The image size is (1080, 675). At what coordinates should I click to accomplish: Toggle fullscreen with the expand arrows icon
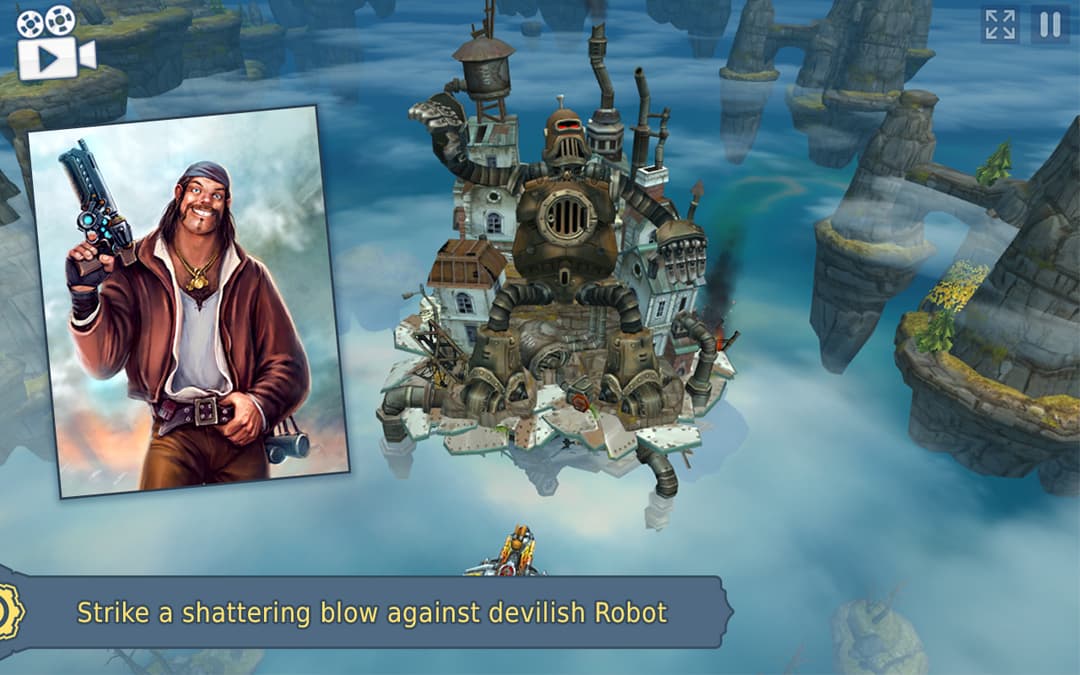[x=1000, y=25]
